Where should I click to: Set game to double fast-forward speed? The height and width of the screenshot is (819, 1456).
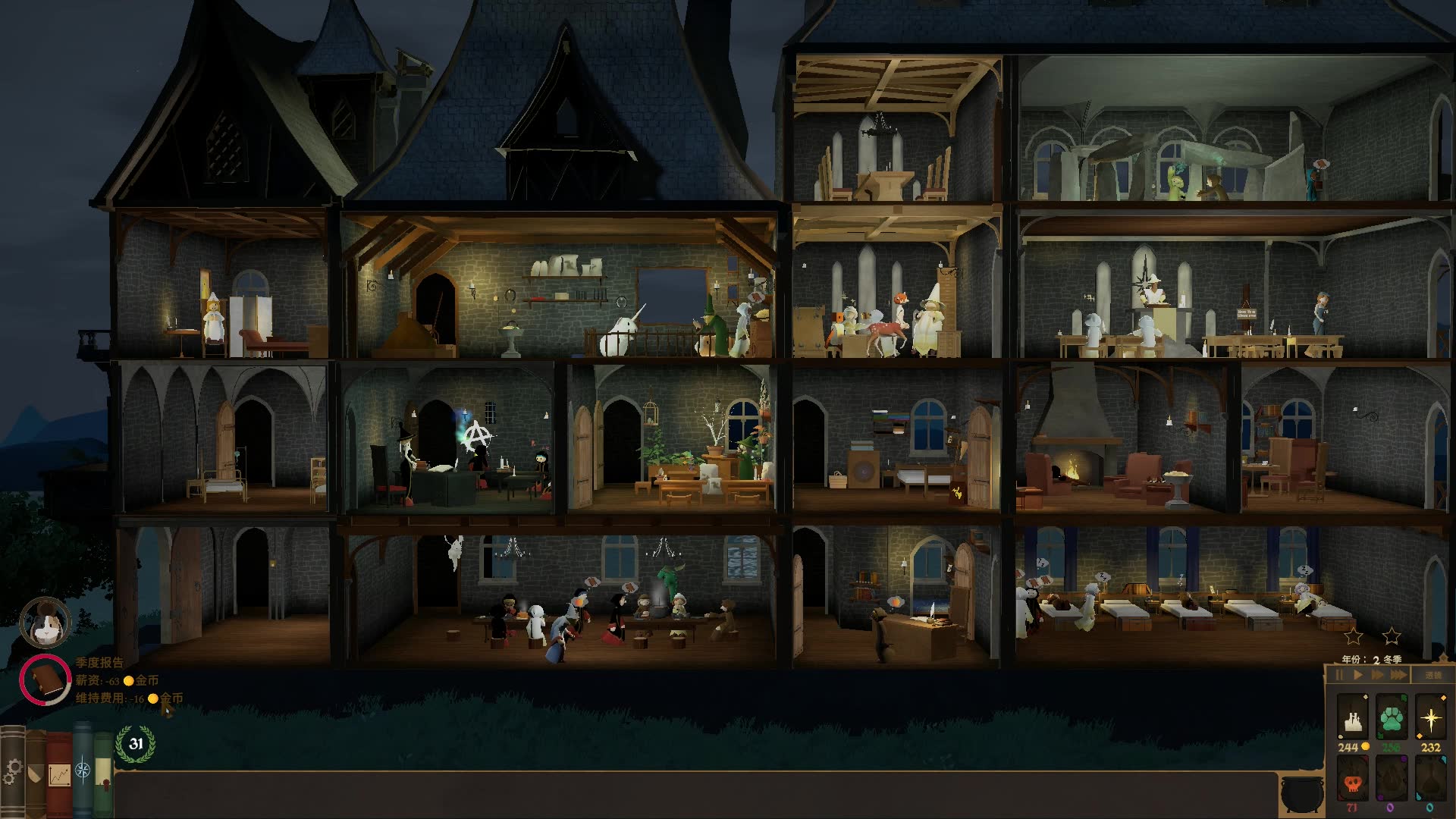1378,675
